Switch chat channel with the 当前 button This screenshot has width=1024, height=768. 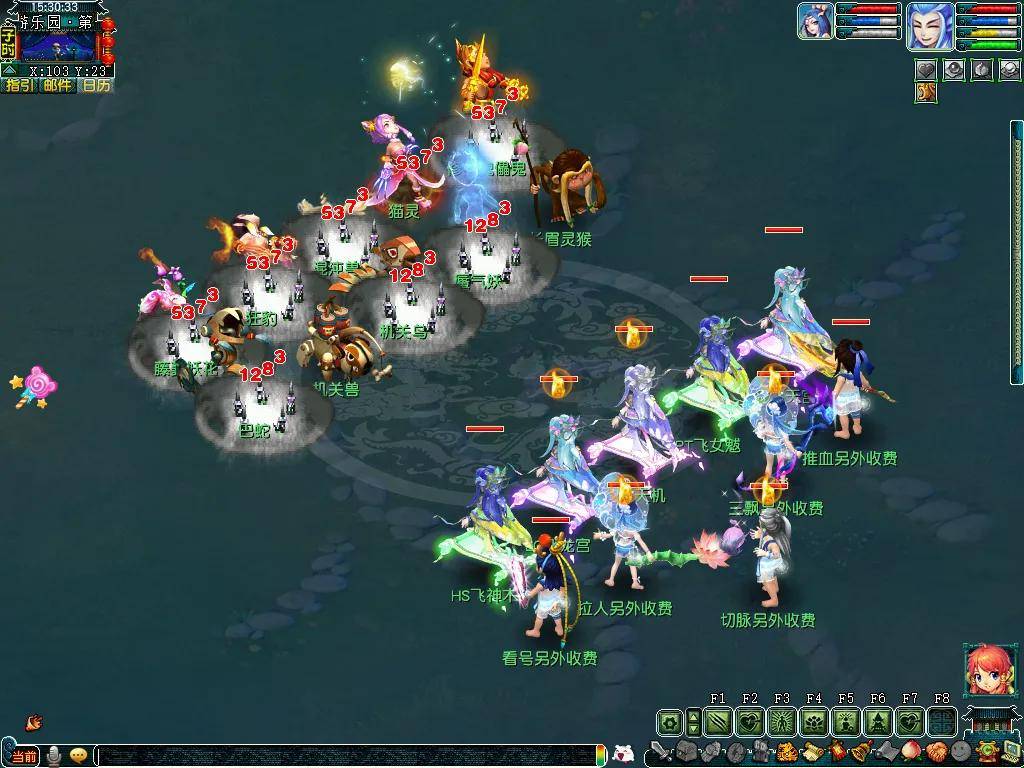tap(25, 755)
